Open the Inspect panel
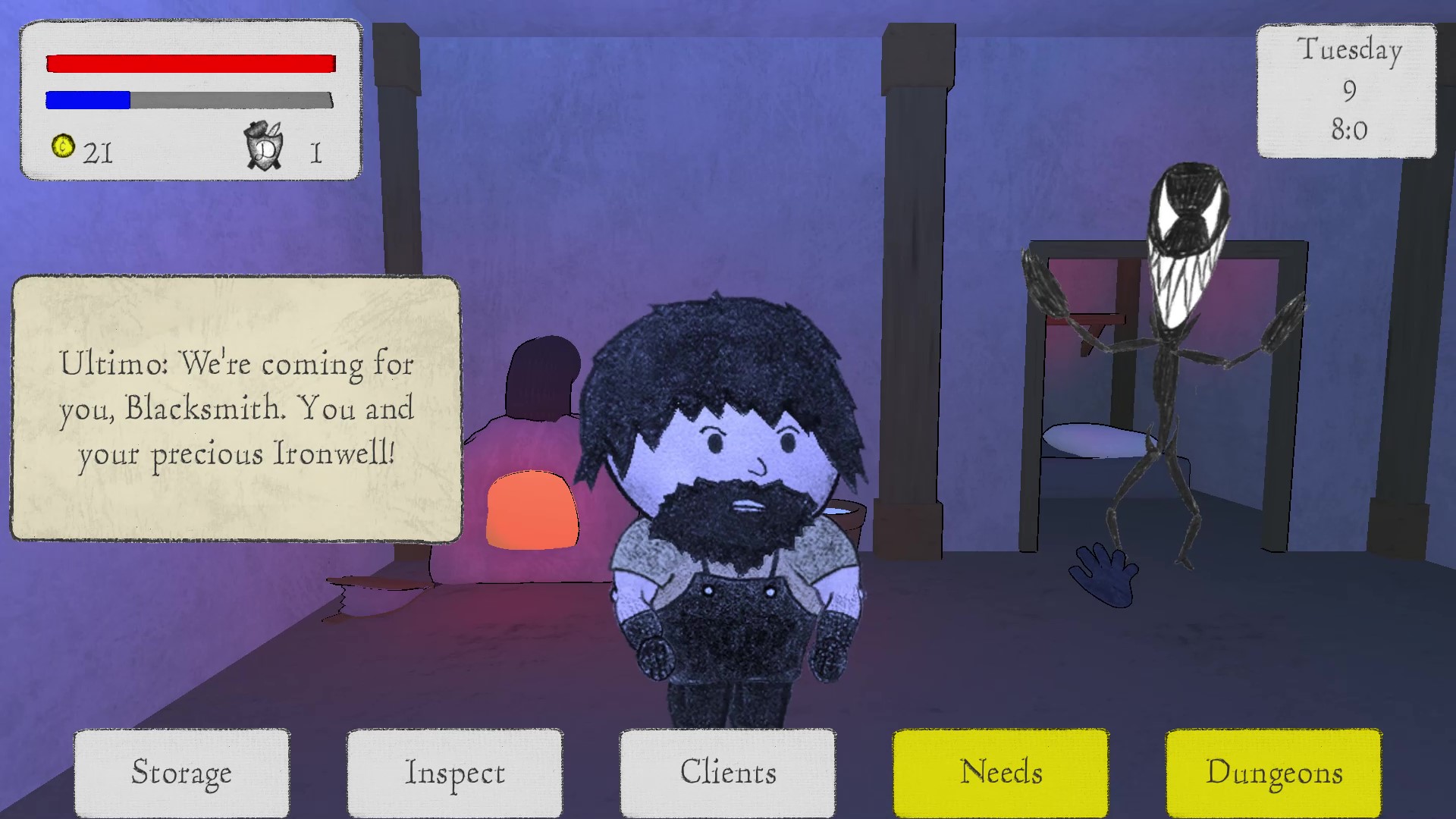 [x=453, y=772]
